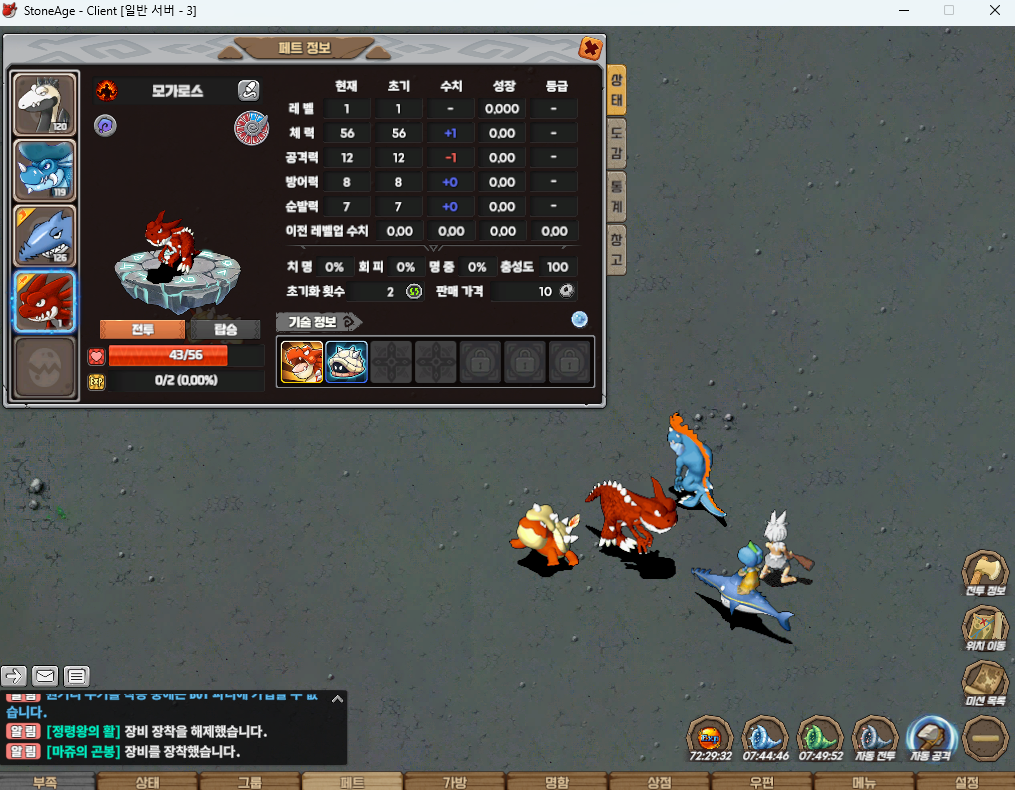The width and height of the screenshot is (1015, 790).
Task: Set pet to 전투 battle mode
Action: tap(142, 330)
